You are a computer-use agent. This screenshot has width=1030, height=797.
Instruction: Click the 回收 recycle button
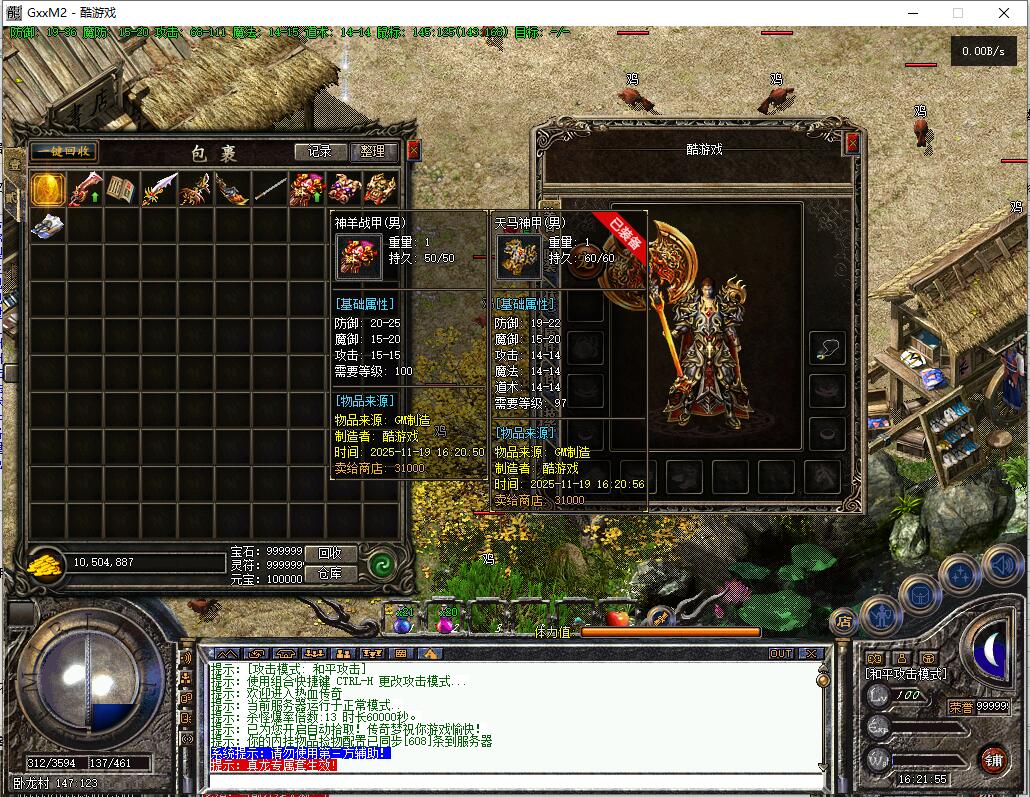click(x=330, y=553)
